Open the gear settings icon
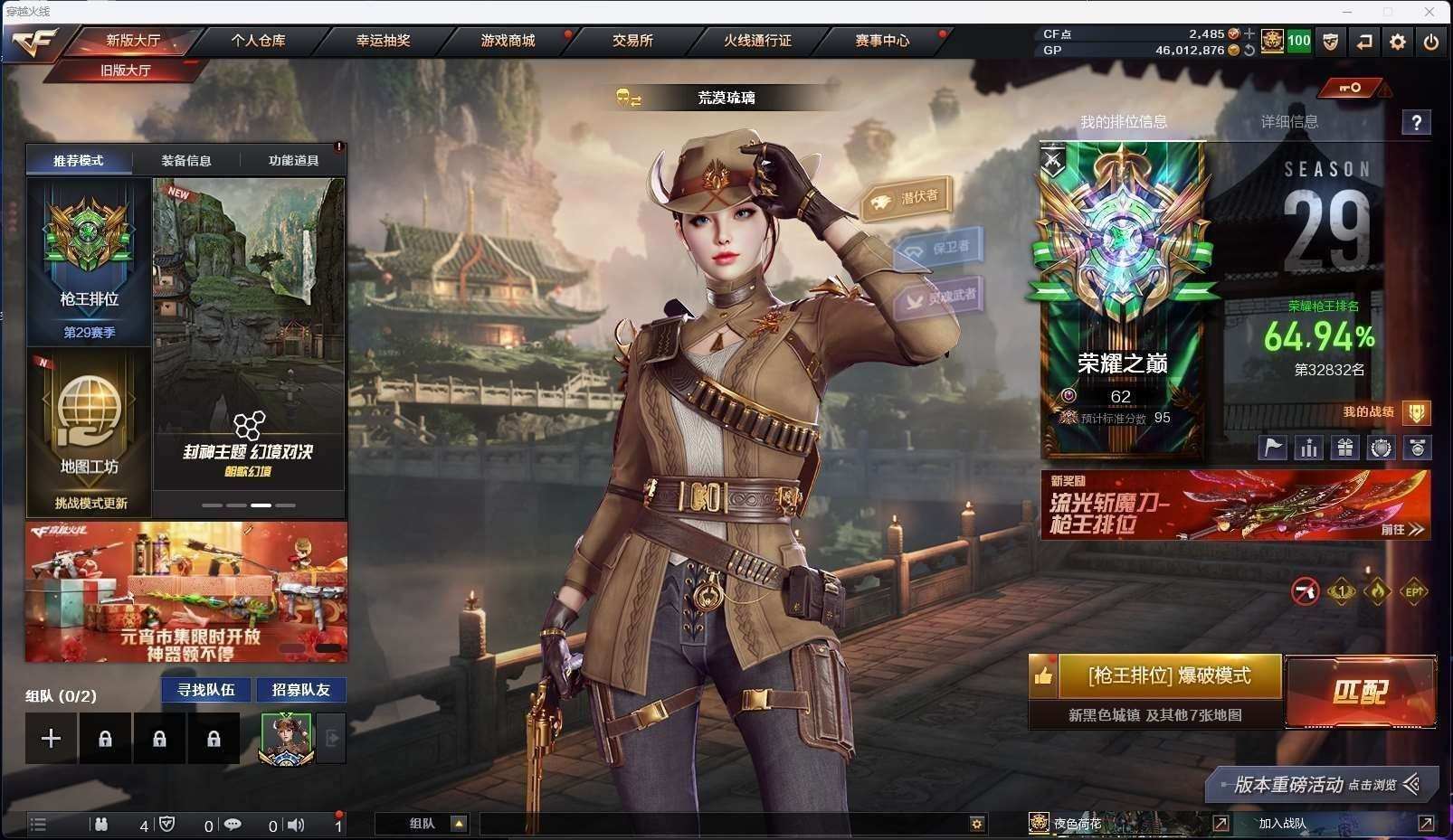Image resolution: width=1453 pixels, height=840 pixels. (1398, 42)
